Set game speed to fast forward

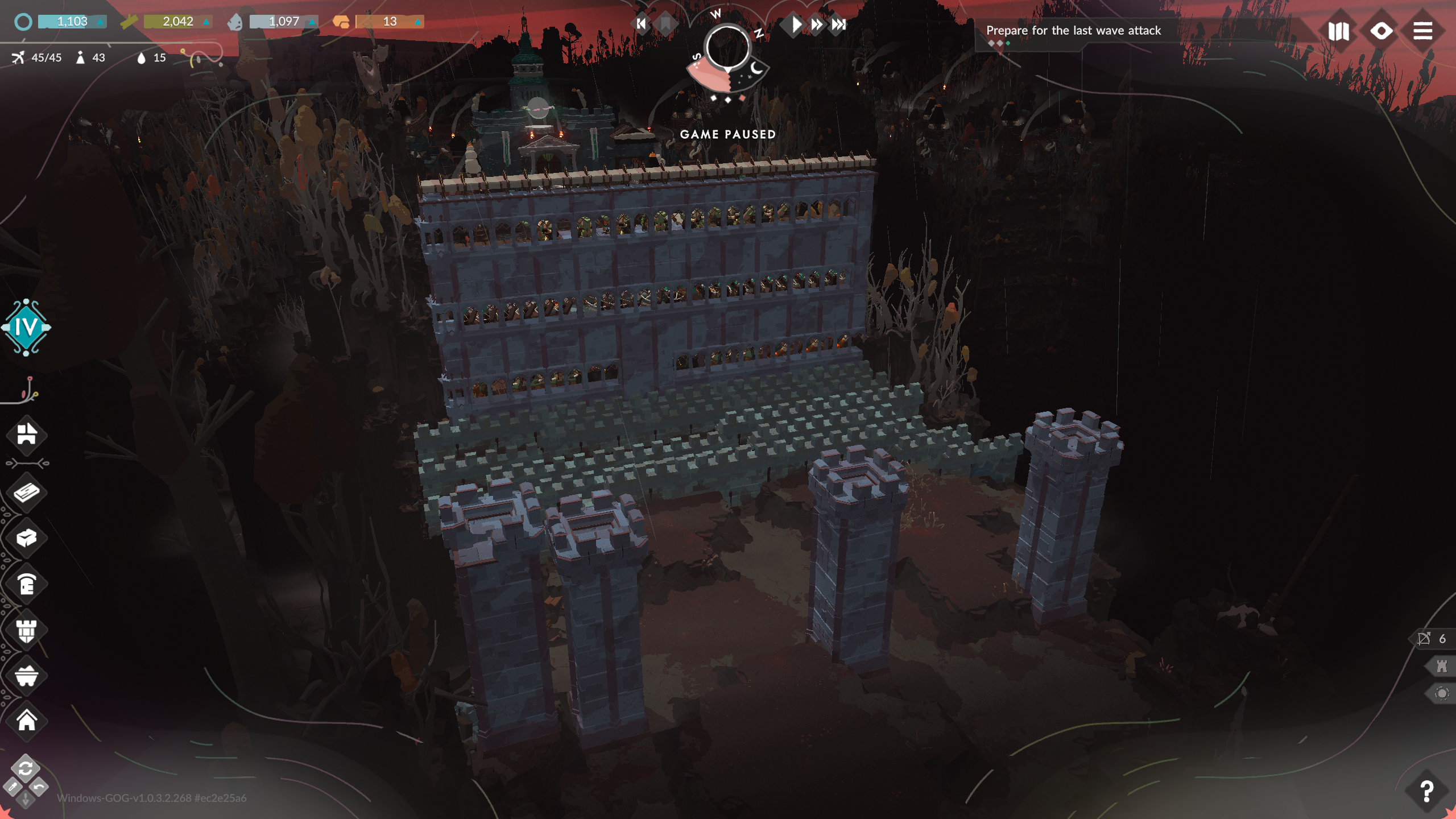pos(817,24)
